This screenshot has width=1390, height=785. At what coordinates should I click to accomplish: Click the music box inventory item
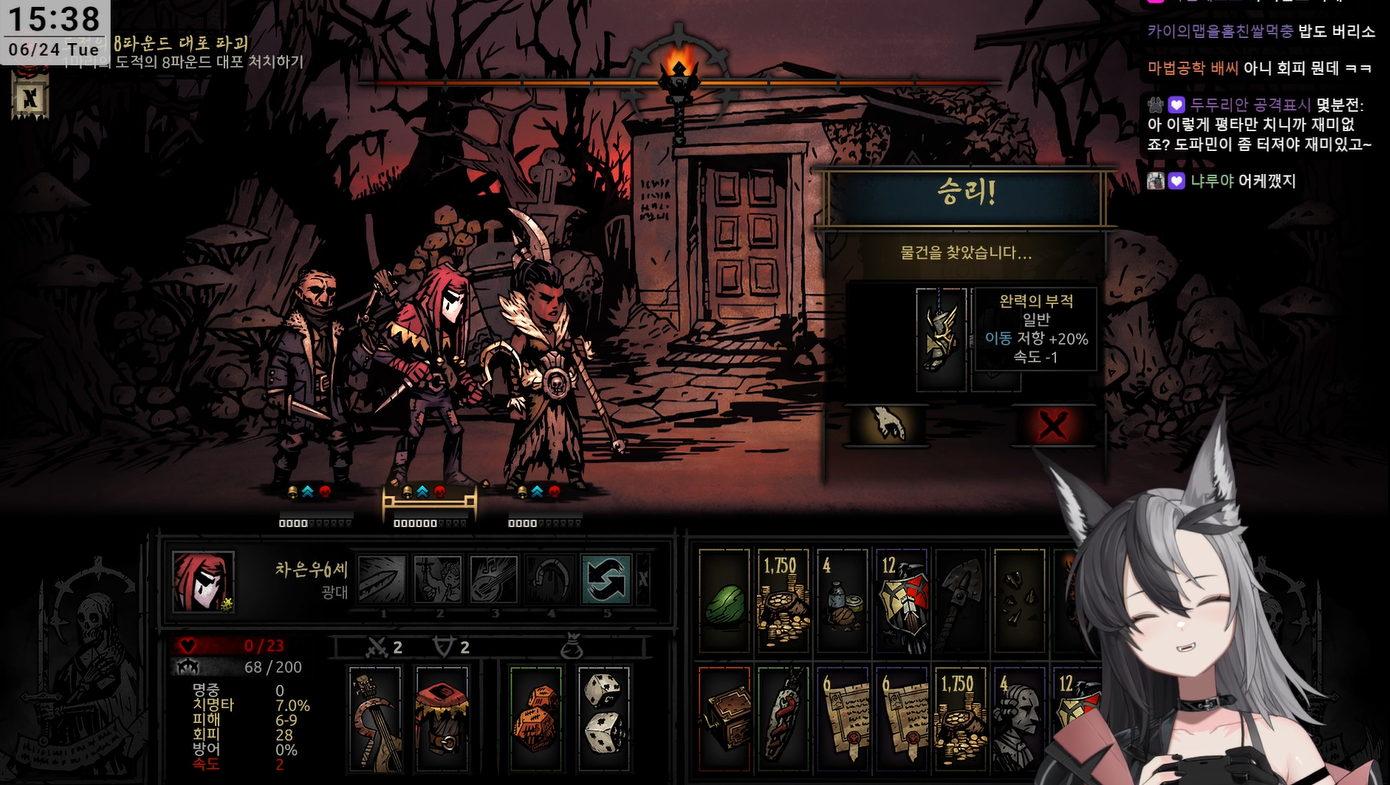click(x=724, y=719)
